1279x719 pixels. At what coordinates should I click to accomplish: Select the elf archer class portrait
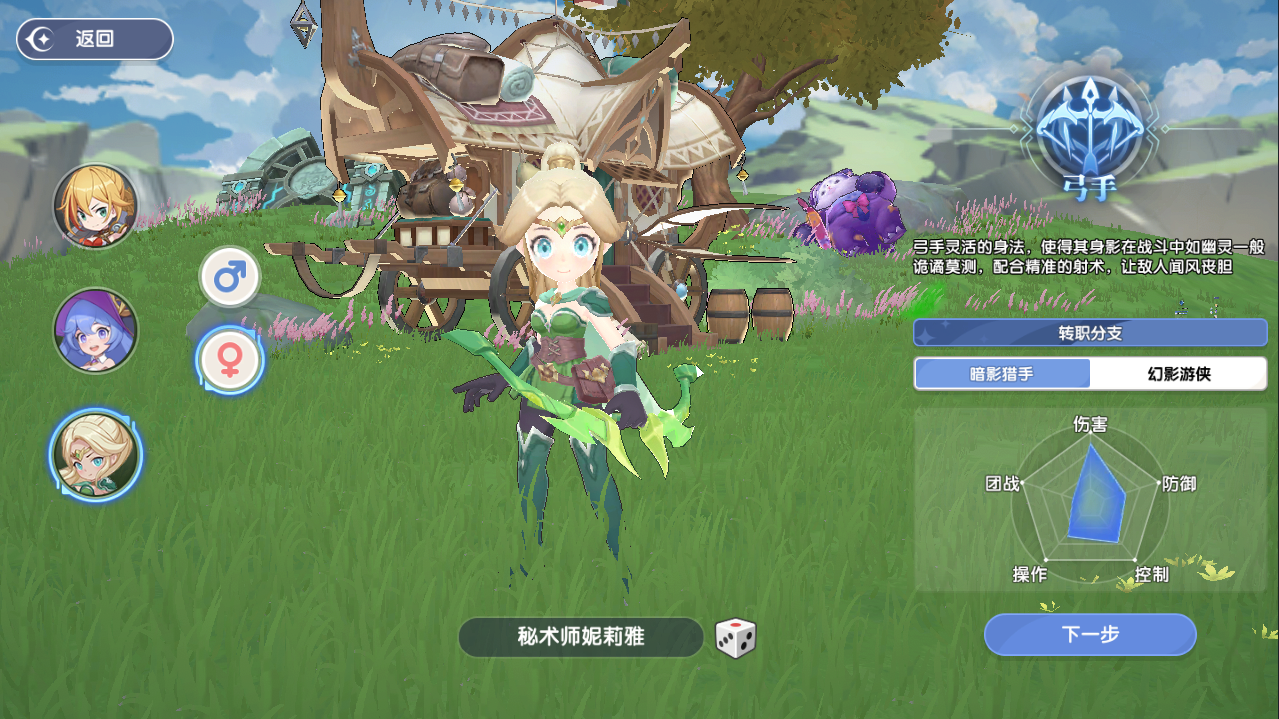click(x=95, y=455)
